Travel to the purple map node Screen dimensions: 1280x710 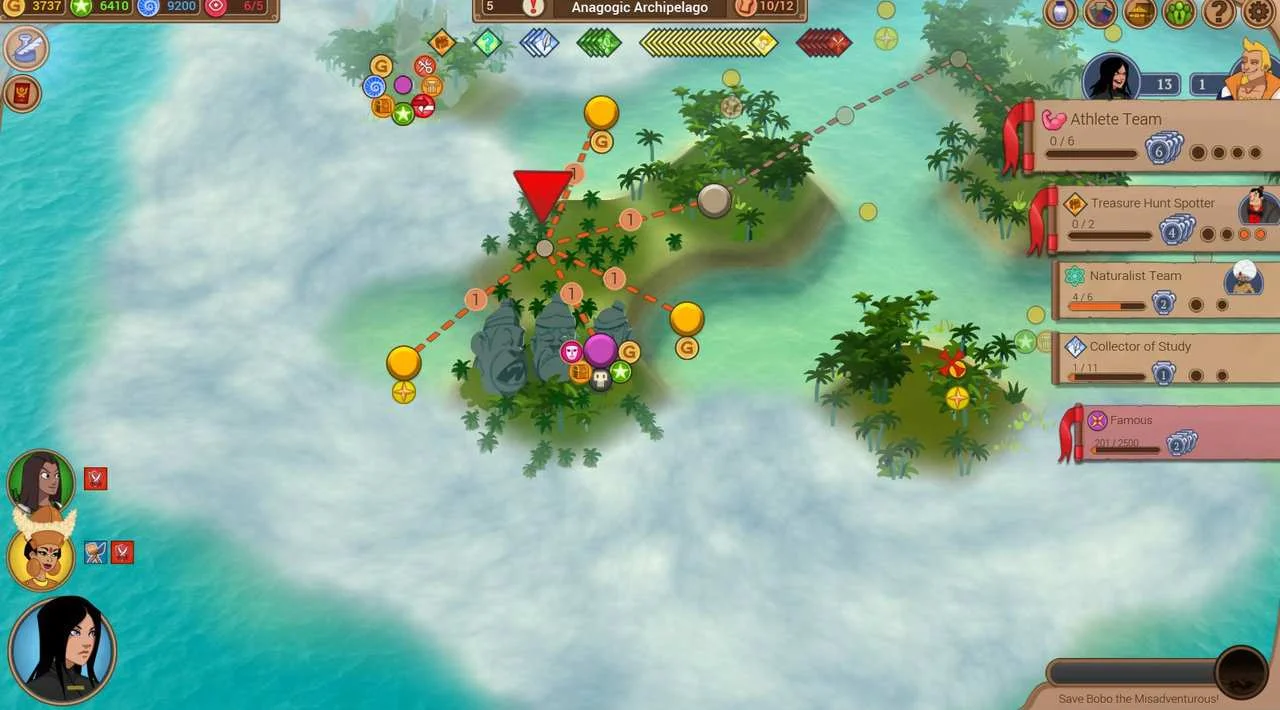(x=600, y=350)
